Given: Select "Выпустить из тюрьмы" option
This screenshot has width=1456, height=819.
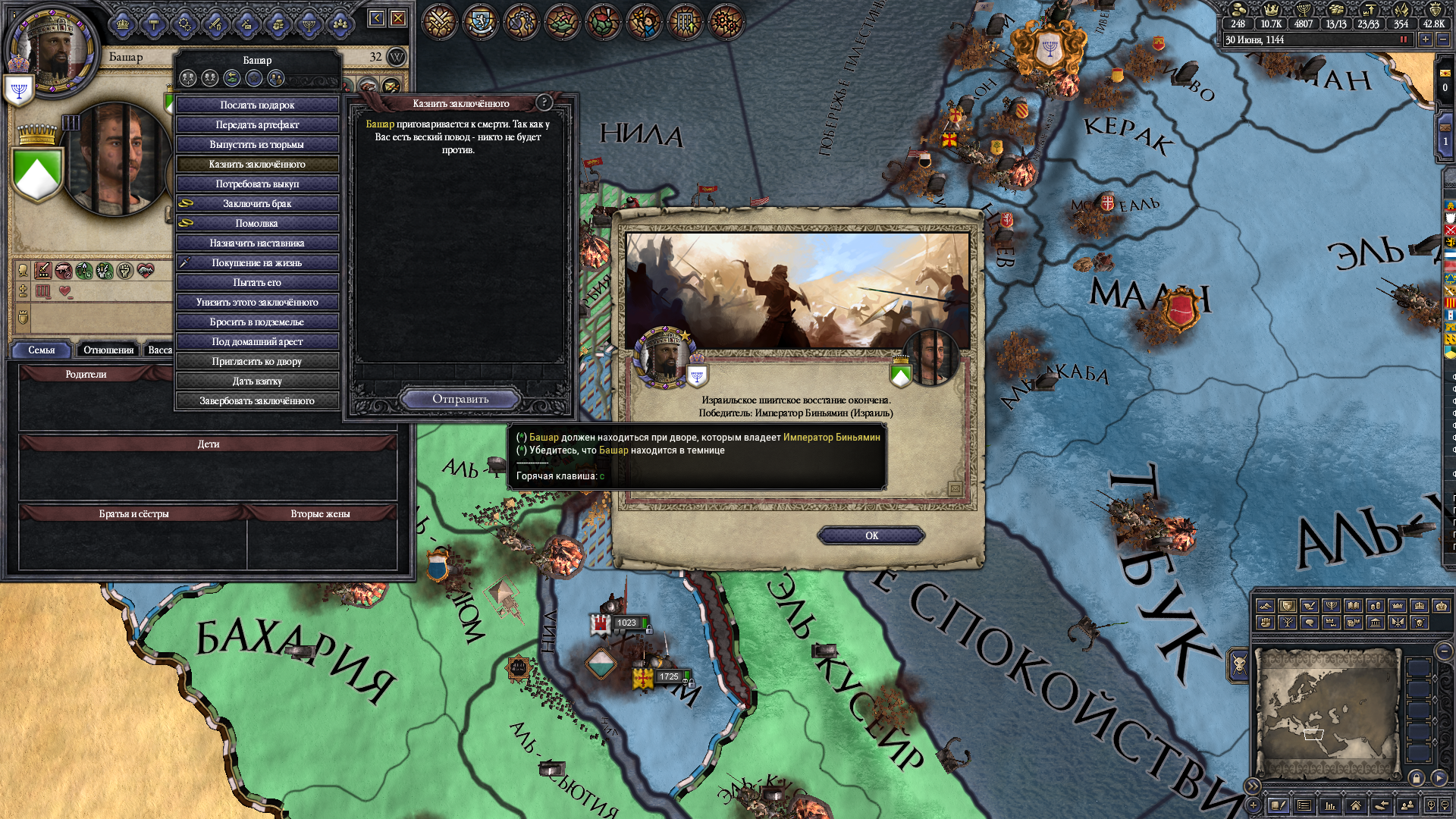Looking at the screenshot, I should pos(257,144).
